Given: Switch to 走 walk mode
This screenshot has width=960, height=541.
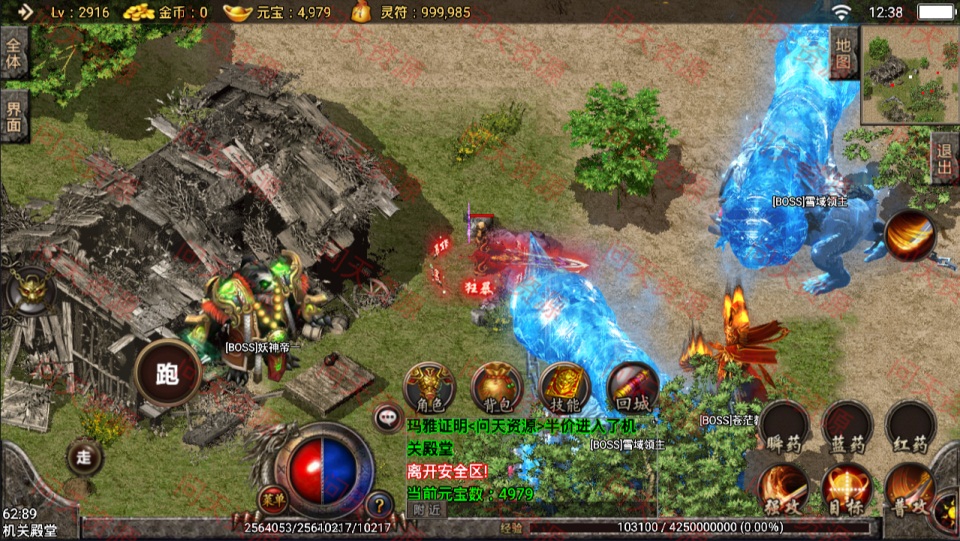Looking at the screenshot, I should click(85, 457).
